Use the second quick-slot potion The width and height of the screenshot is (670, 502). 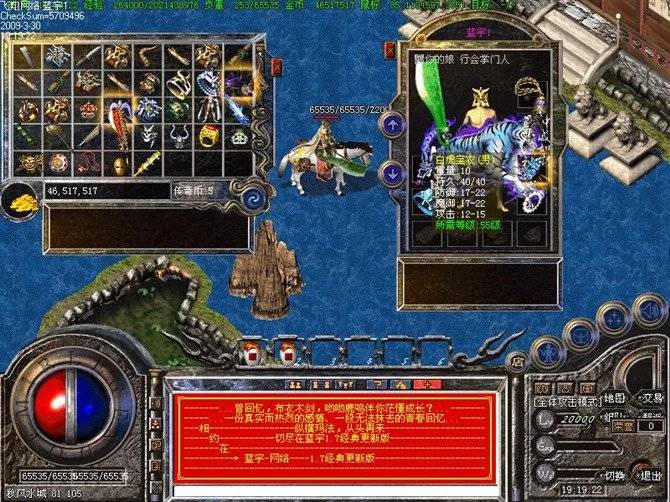pos(288,351)
